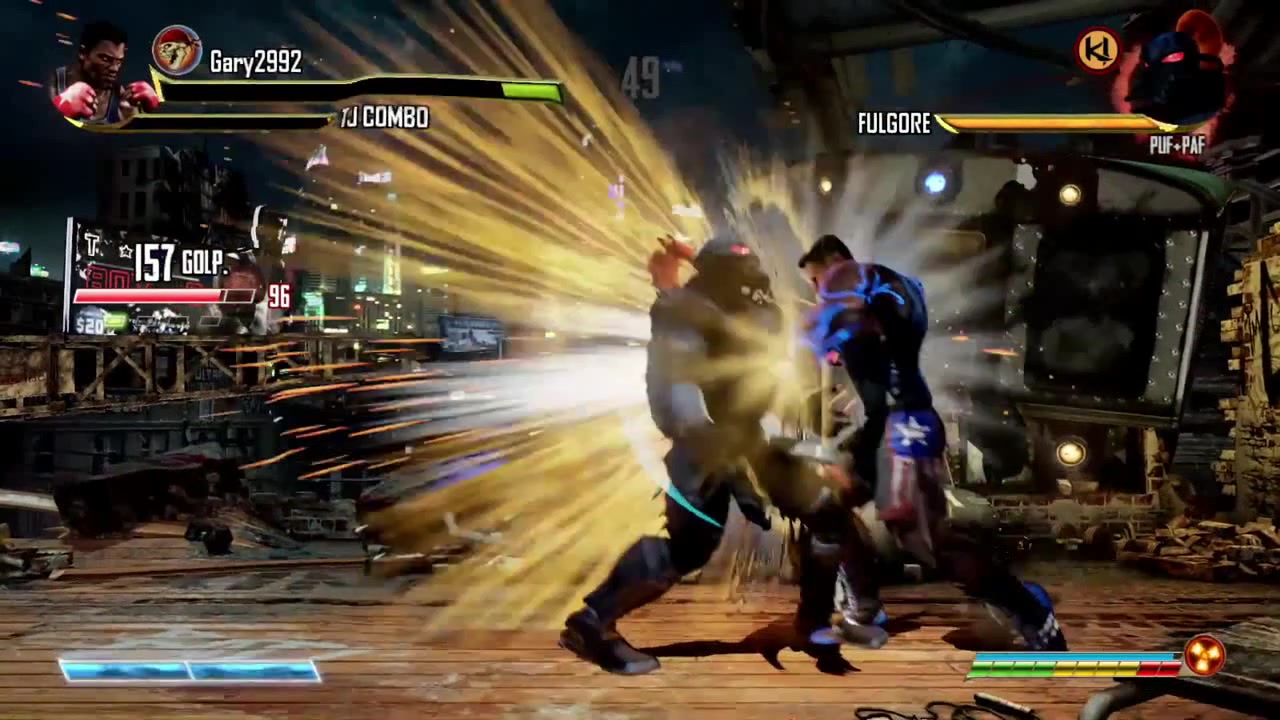Expand the PUF+PAF indicator

[x=1178, y=144]
